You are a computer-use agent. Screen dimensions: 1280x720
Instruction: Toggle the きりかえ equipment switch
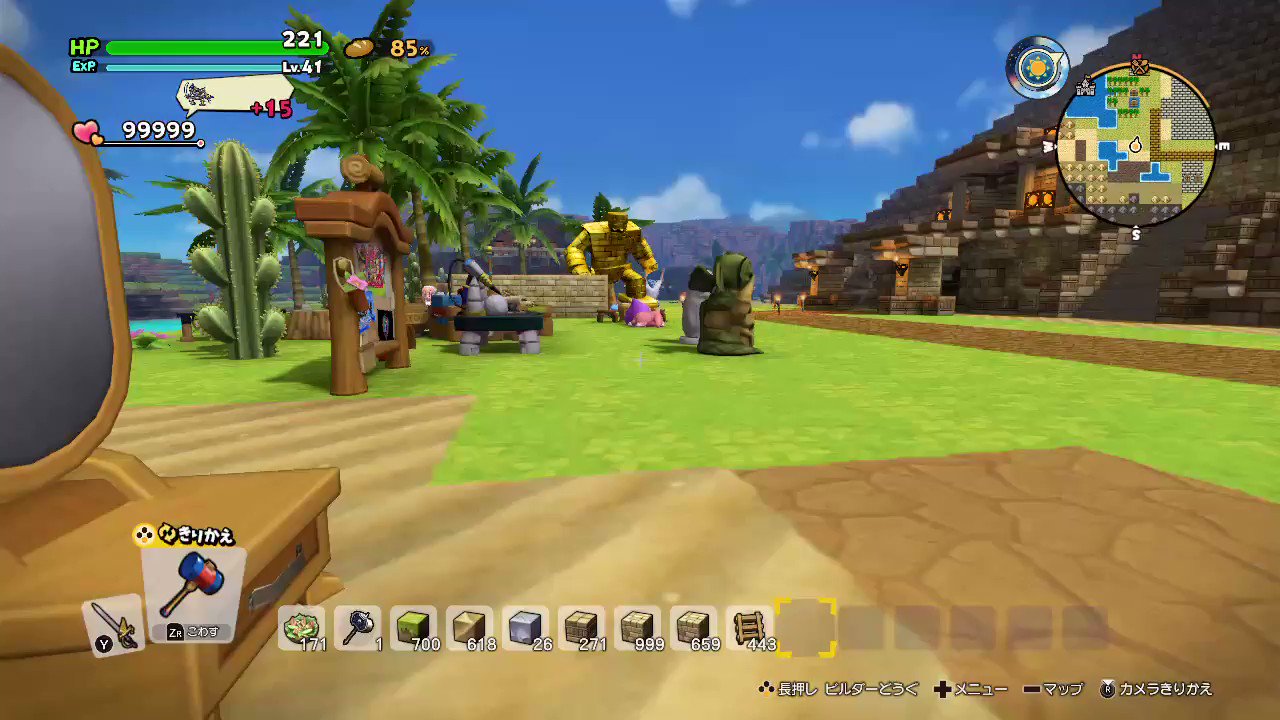click(x=185, y=535)
